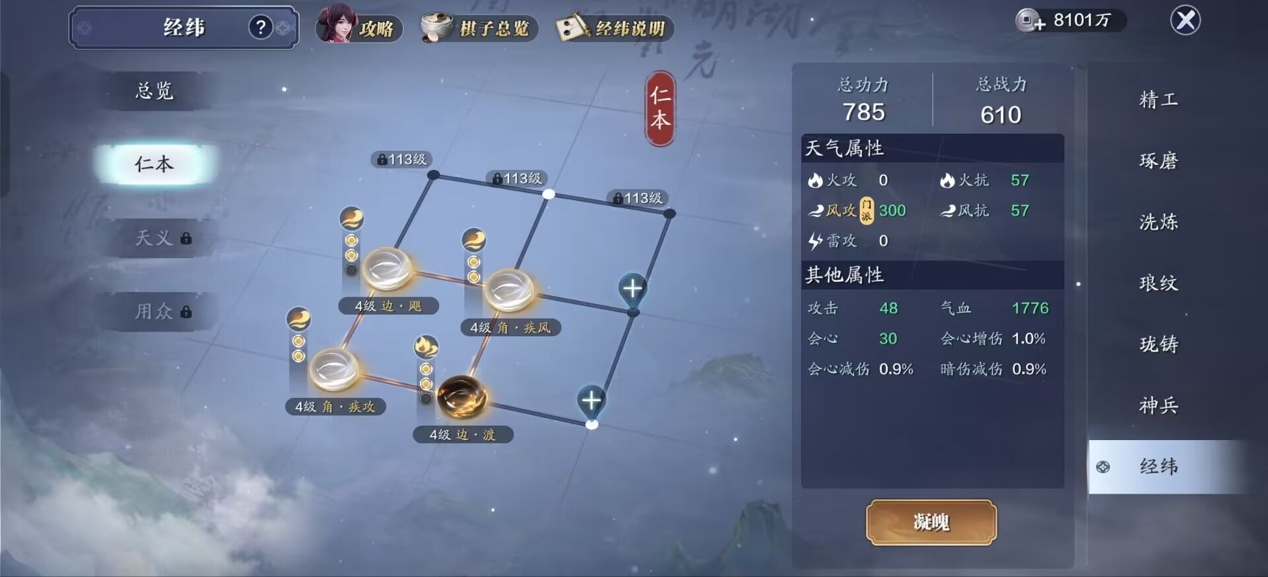This screenshot has width=1268, height=577.
Task: Add currency with the coin plus icon
Action: 1029,20
